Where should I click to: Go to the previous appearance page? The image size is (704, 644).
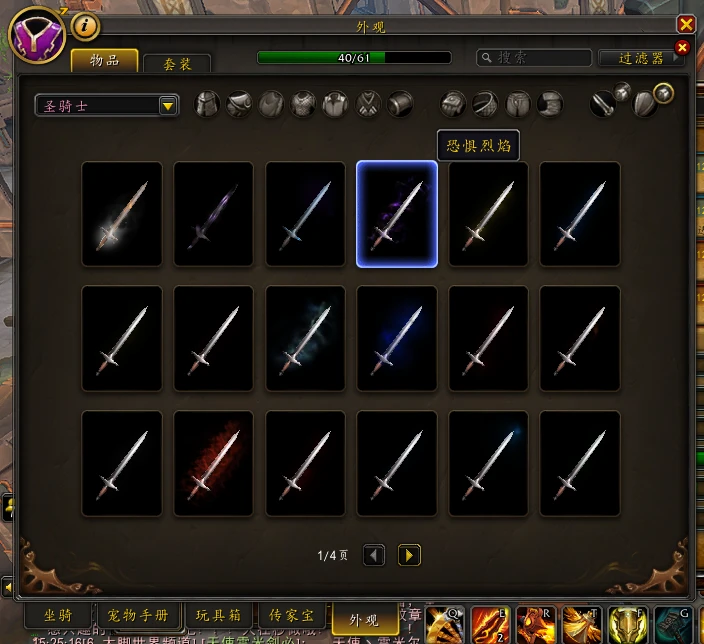pos(374,555)
